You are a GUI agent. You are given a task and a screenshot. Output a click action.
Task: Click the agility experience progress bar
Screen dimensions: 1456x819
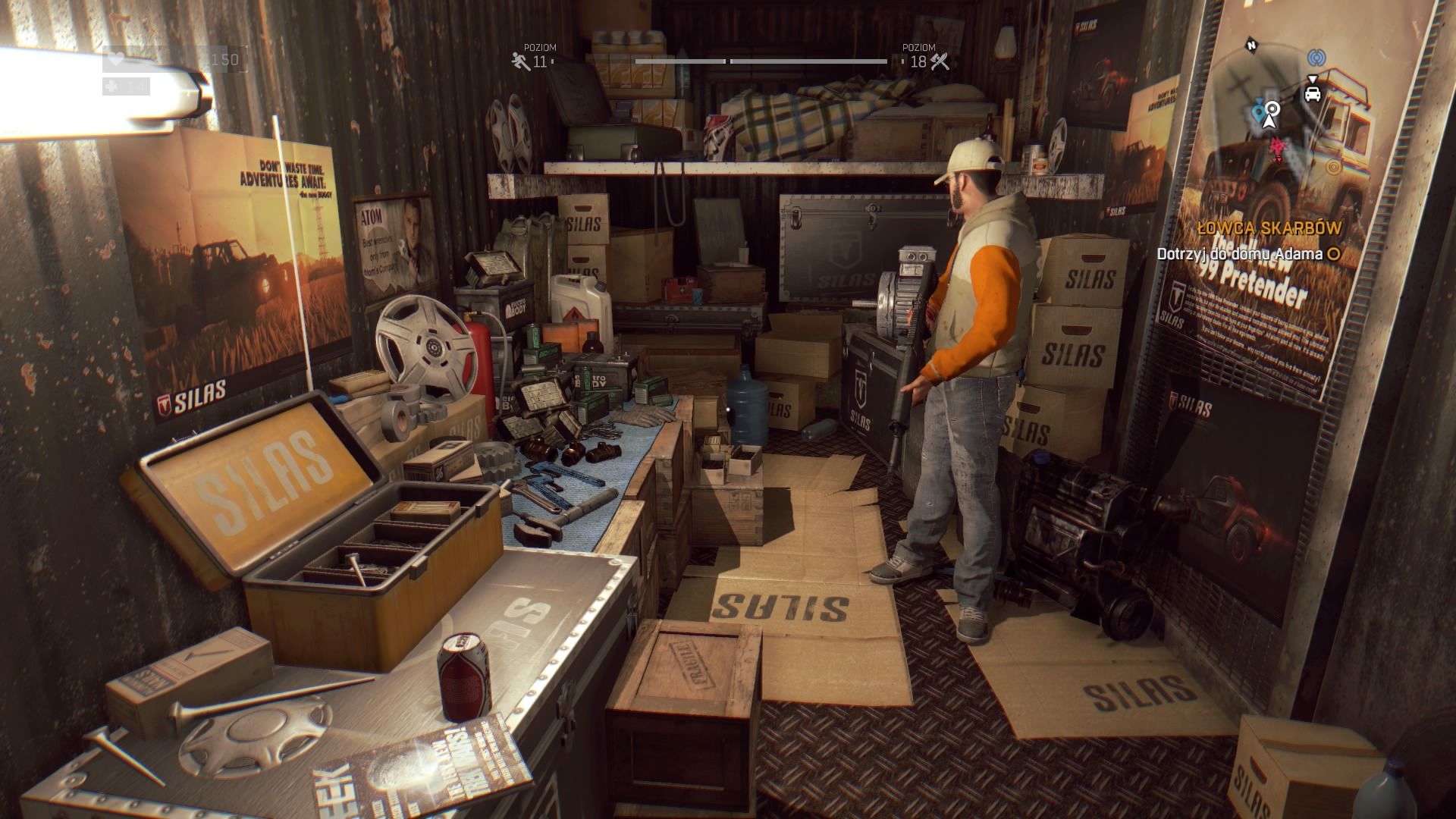tap(680, 61)
